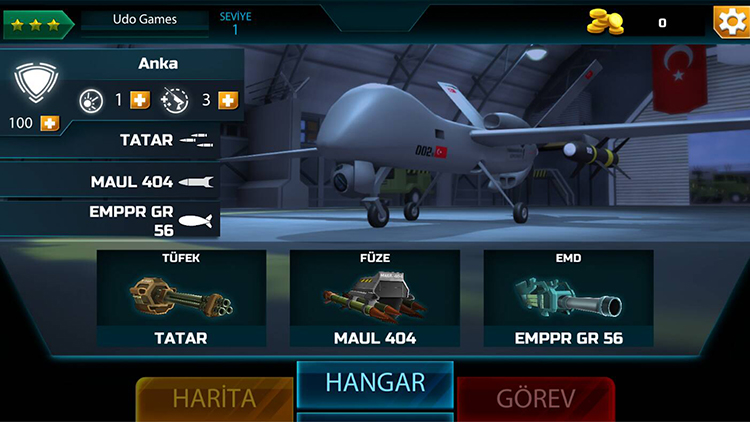Add armor with the plus beside 100

(x=49, y=123)
